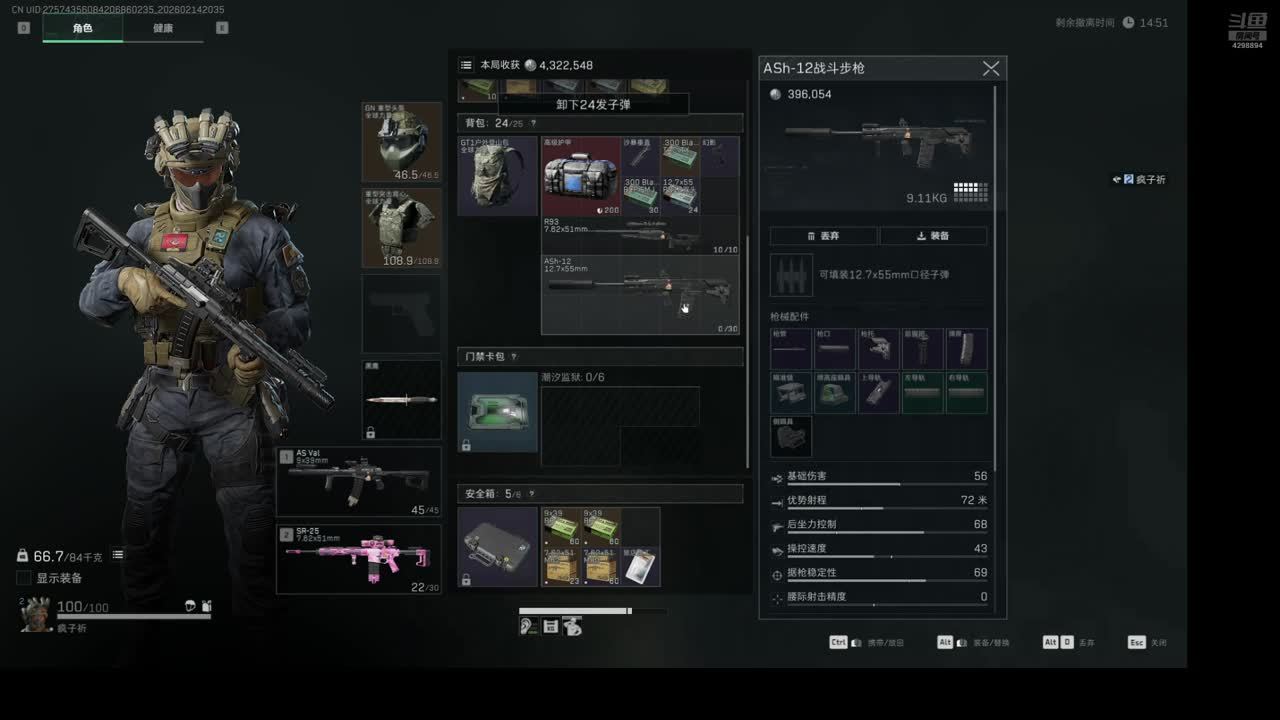This screenshot has width=1280, height=720.
Task: Click the GT1 backpack equipment slot
Action: tap(497, 176)
